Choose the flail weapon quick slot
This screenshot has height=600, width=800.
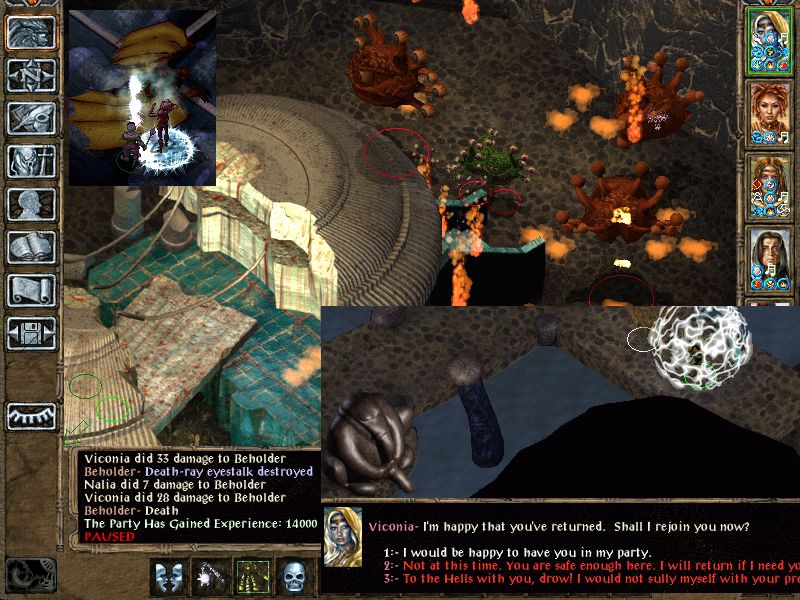coord(209,577)
